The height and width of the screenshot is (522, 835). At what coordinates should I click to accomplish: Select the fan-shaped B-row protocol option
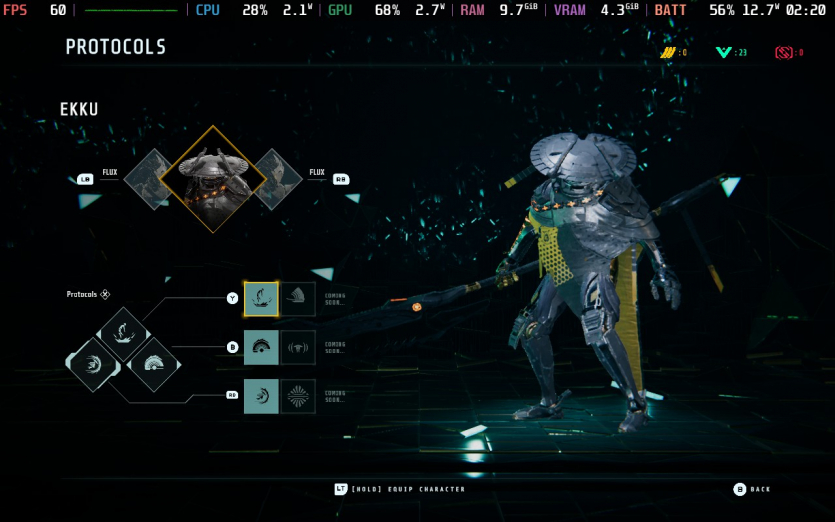coord(261,347)
